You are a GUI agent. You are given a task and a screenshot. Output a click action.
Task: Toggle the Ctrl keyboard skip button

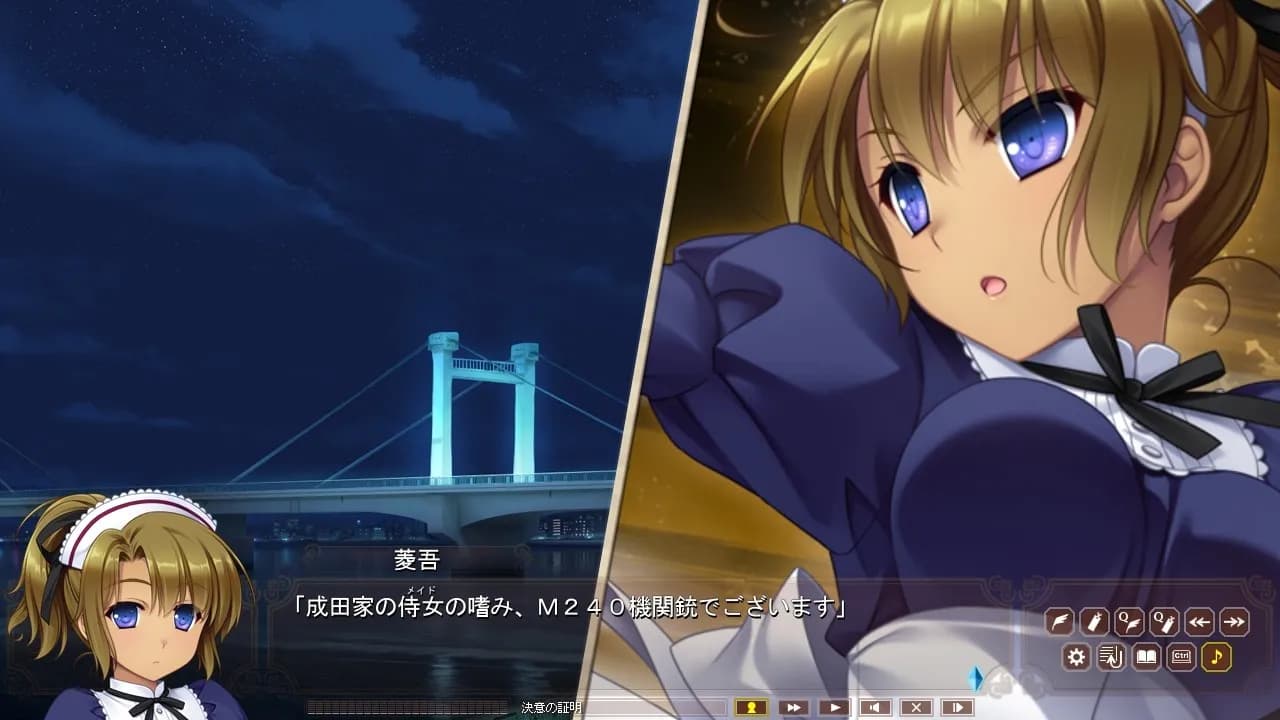click(1181, 657)
